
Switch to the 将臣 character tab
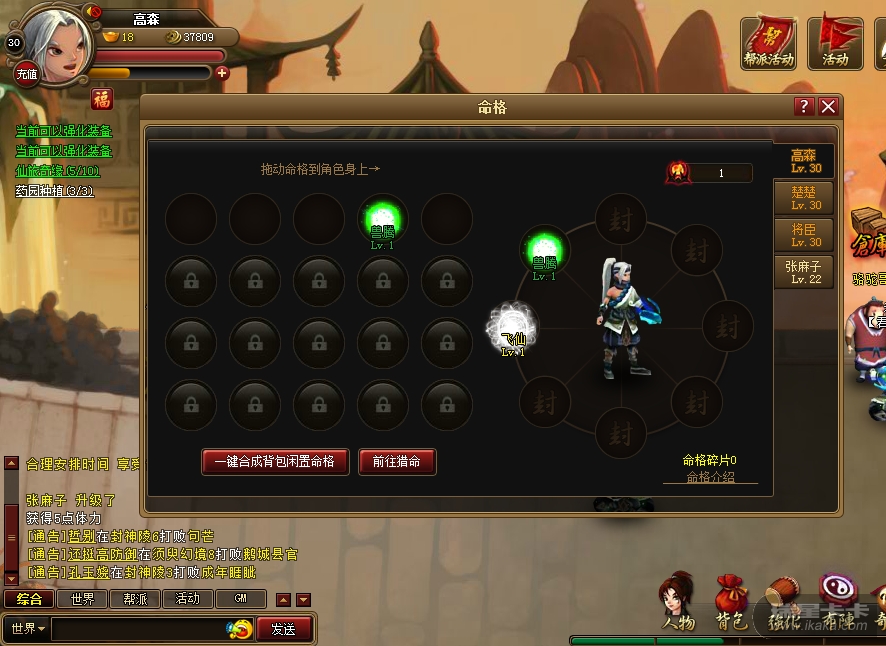coord(804,235)
